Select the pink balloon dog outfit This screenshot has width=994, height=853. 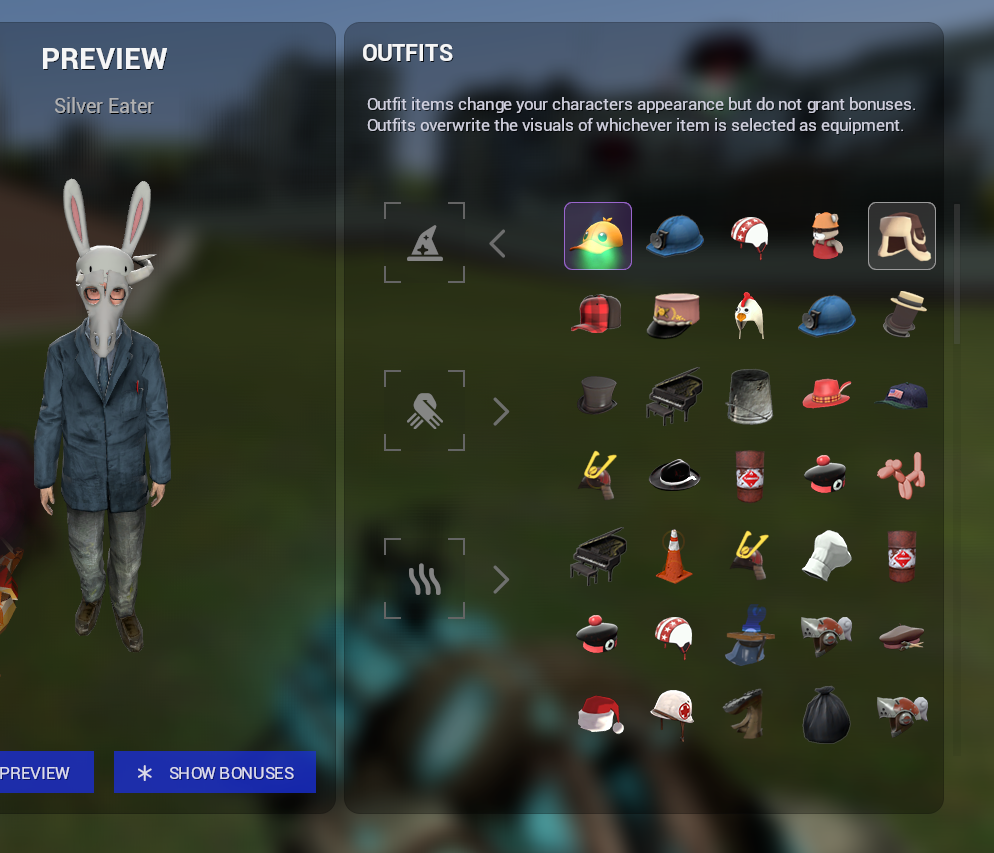[x=902, y=474]
